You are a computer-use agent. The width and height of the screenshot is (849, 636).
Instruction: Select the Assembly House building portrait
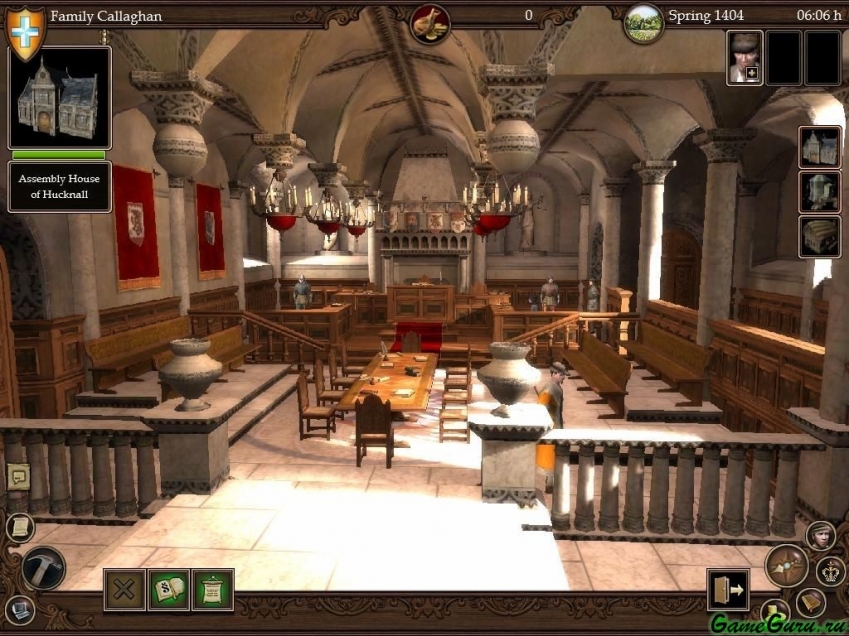pyautogui.click(x=59, y=98)
